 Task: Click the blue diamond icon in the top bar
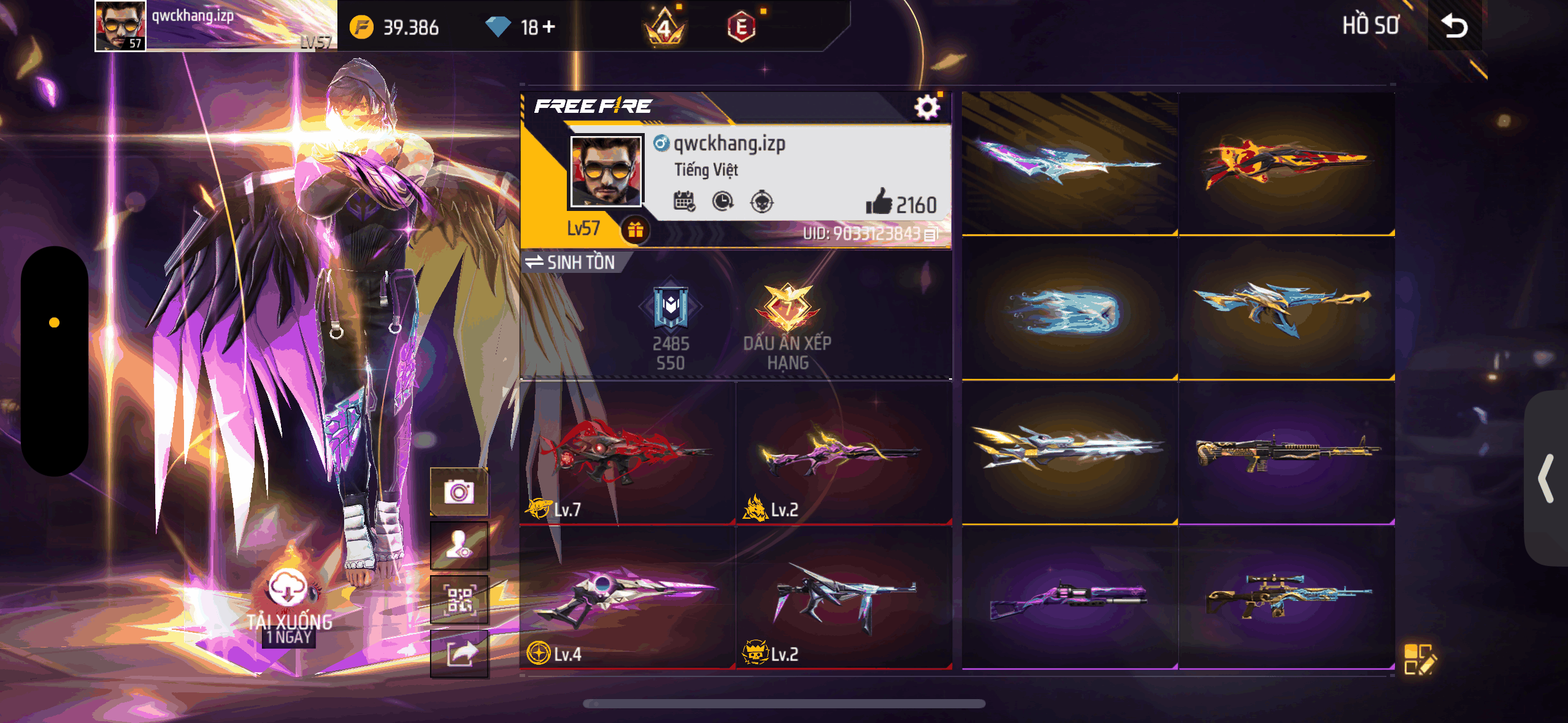click(498, 26)
